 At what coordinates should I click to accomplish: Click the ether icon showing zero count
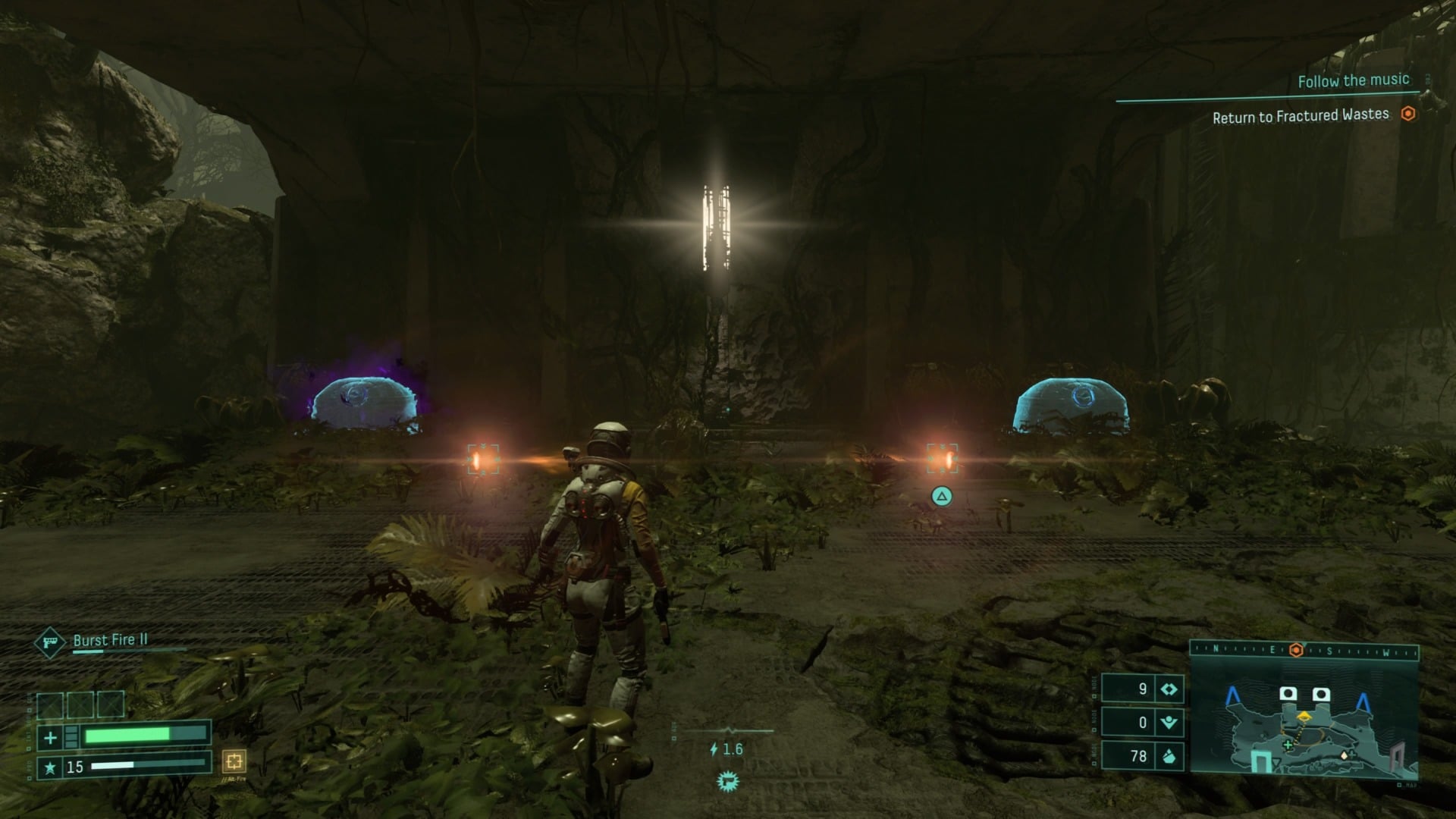coord(1169,723)
